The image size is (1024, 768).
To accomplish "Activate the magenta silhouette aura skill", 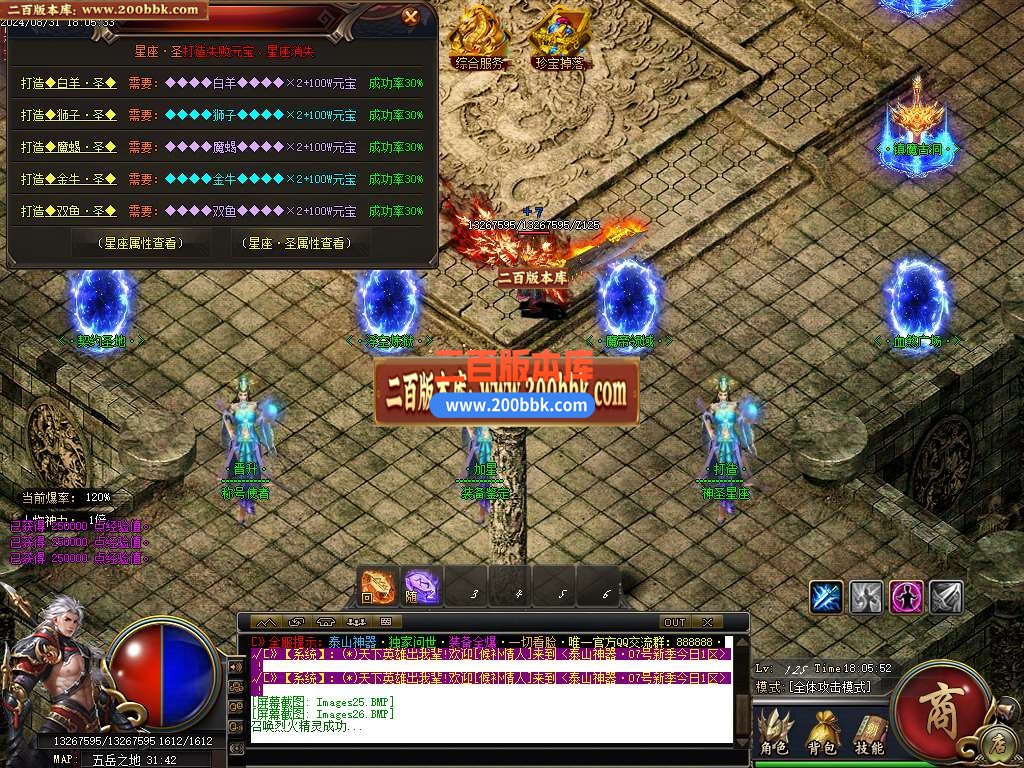I will point(906,597).
